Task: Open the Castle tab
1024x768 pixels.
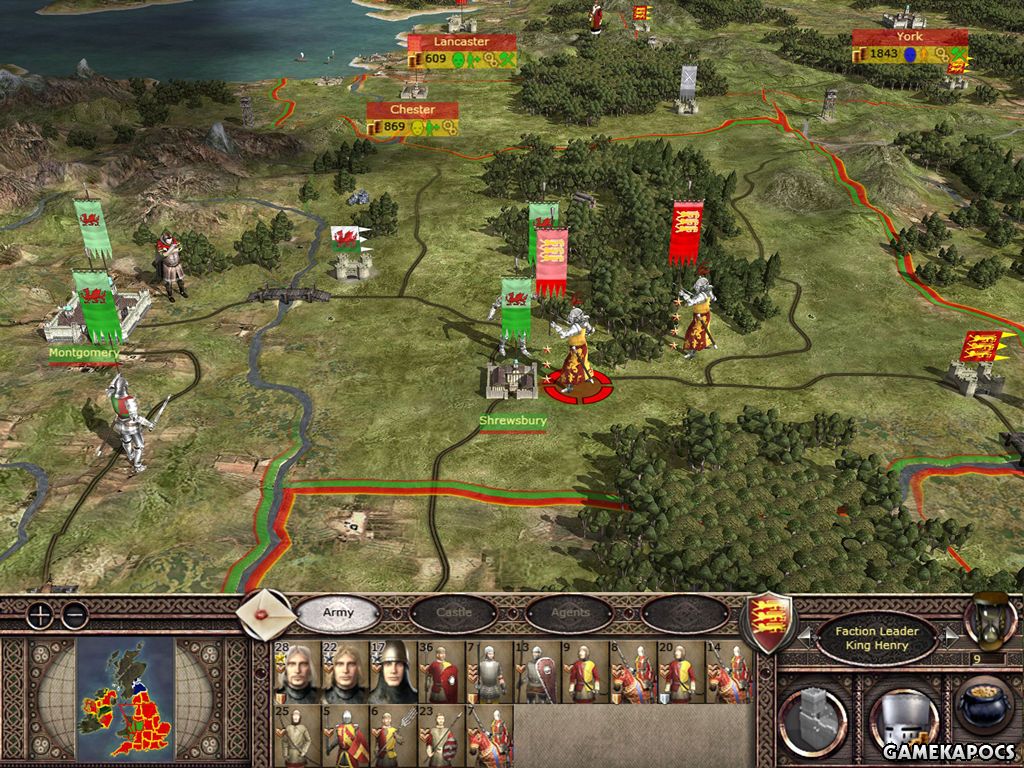Action: pos(454,612)
